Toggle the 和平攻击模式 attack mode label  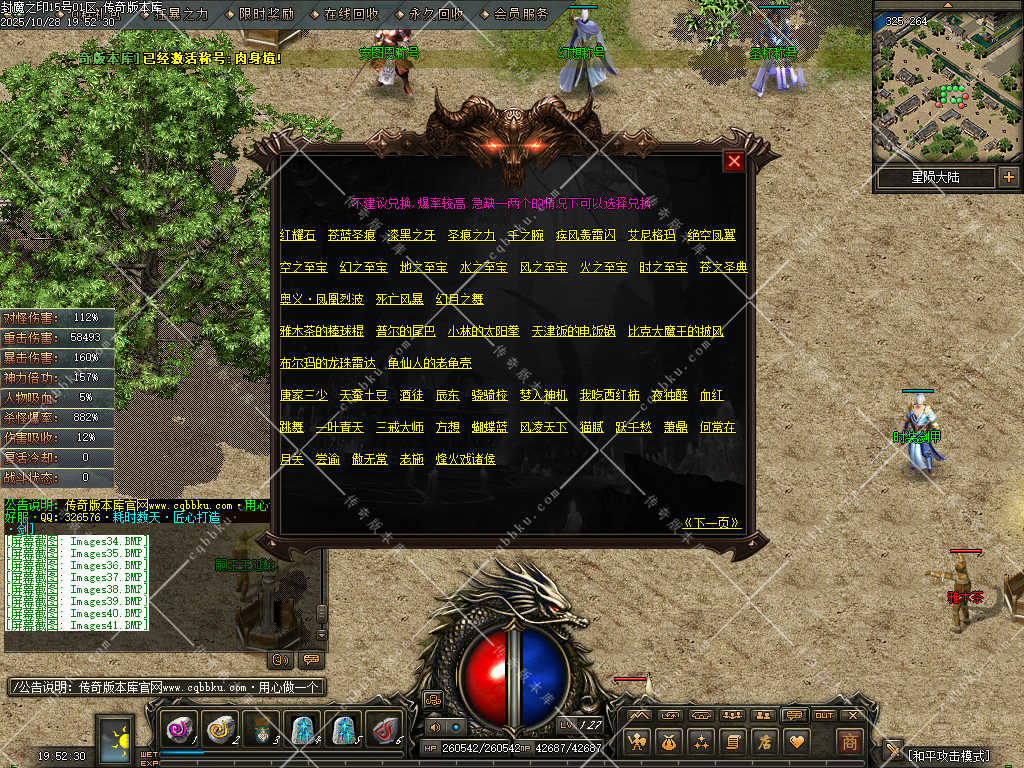pyautogui.click(x=949, y=755)
